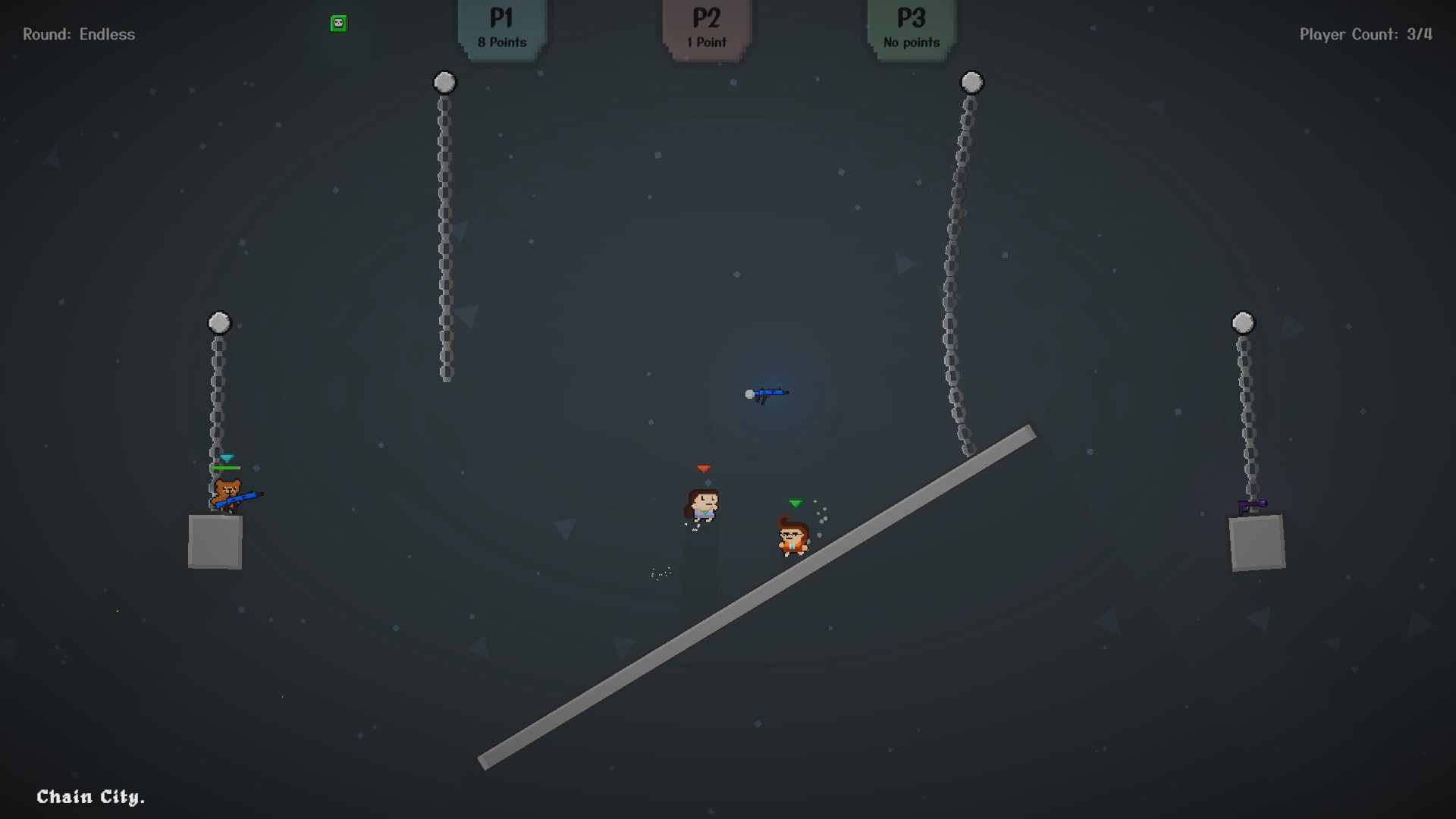The image size is (1456, 819).
Task: Open the Round: Endless indicator
Action: [78, 33]
